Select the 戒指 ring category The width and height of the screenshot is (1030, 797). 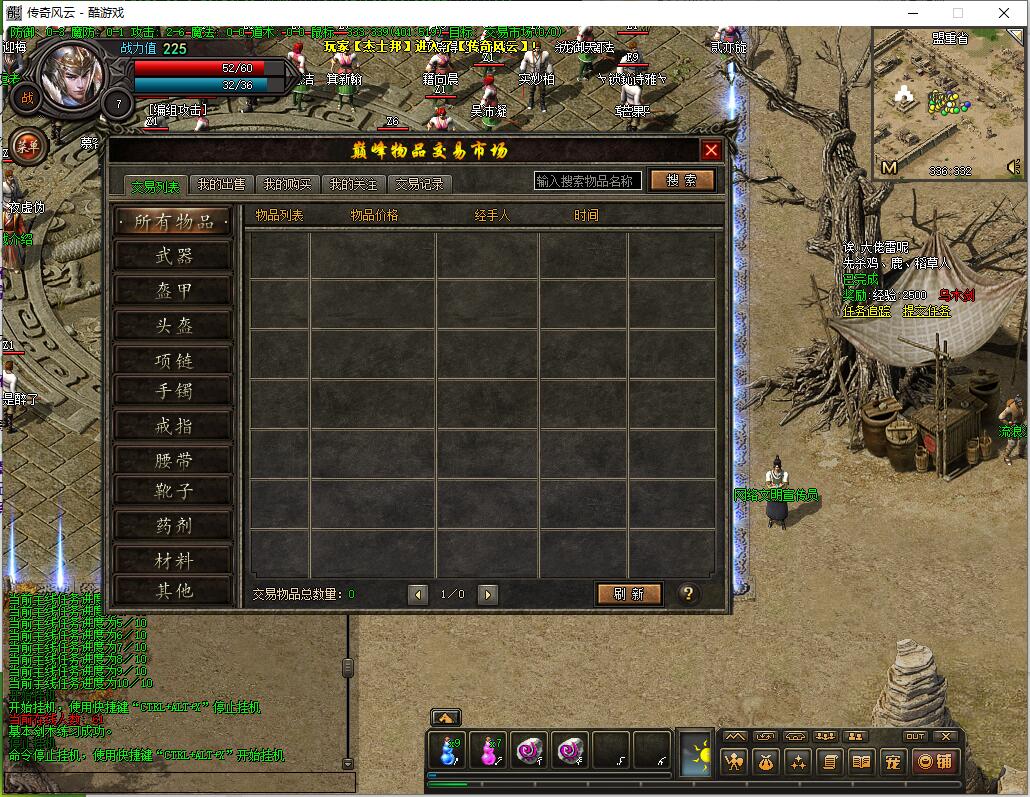coord(174,427)
